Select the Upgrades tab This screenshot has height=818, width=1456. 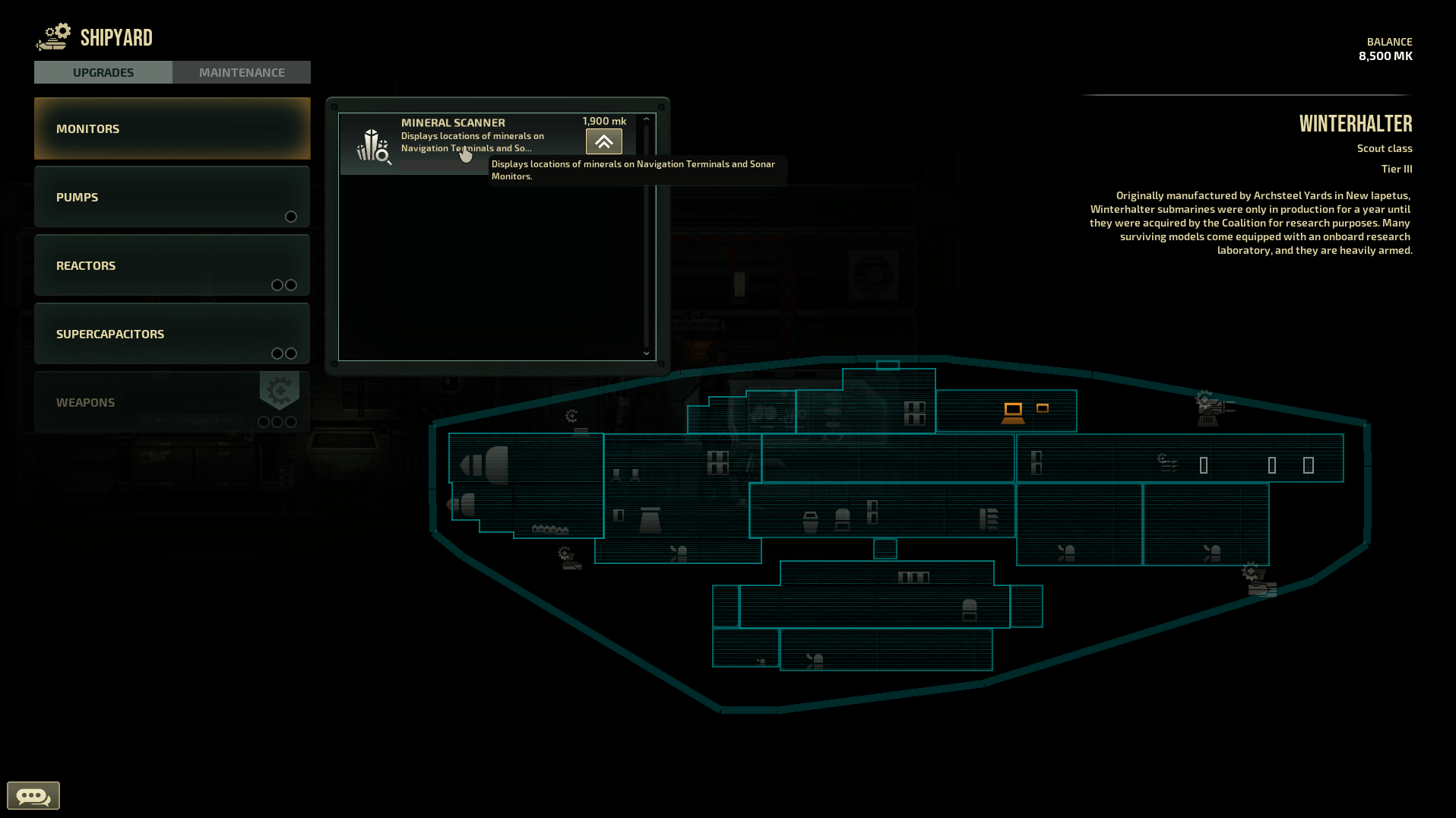(x=103, y=72)
